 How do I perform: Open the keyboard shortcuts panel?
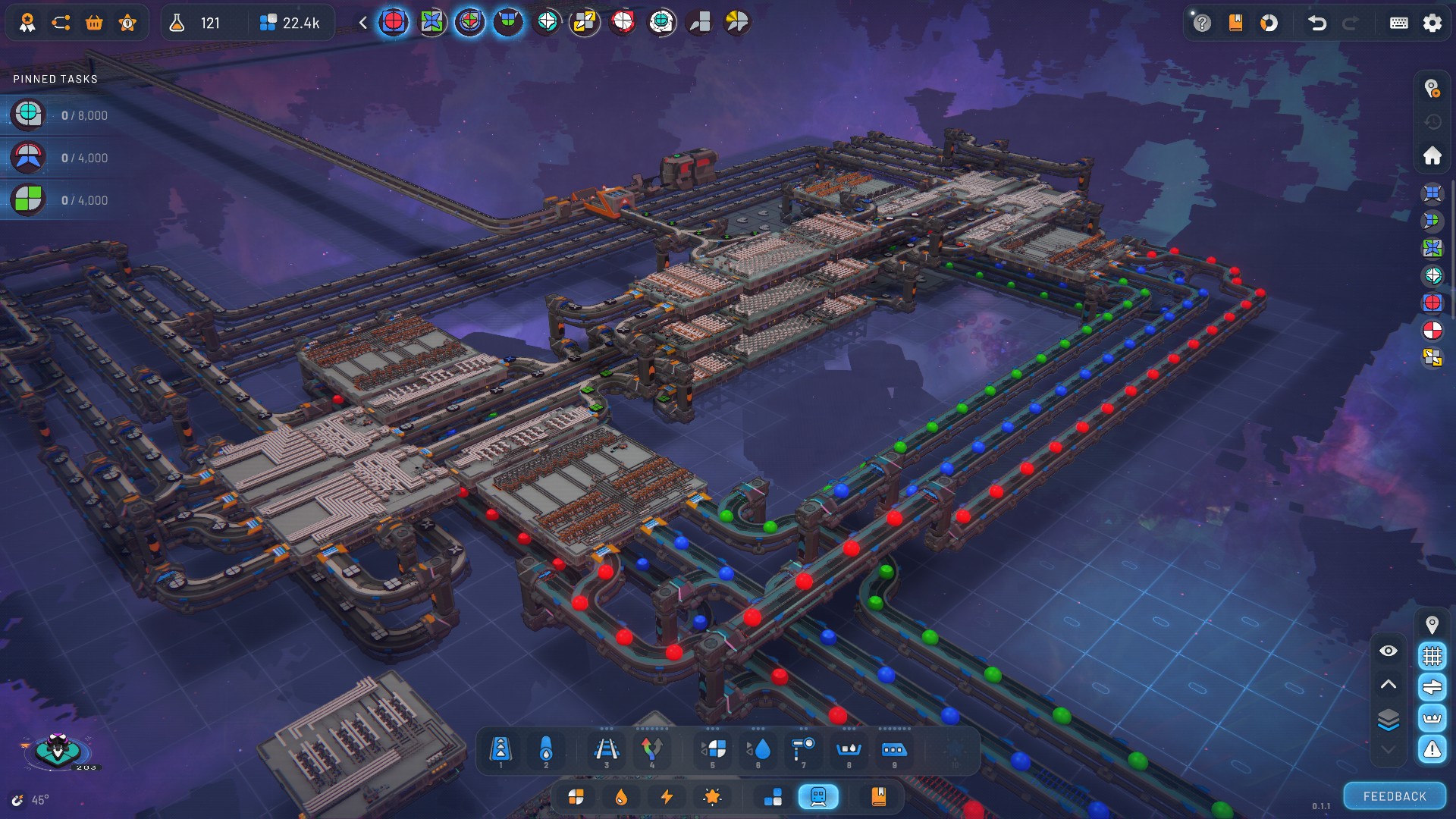1398,23
